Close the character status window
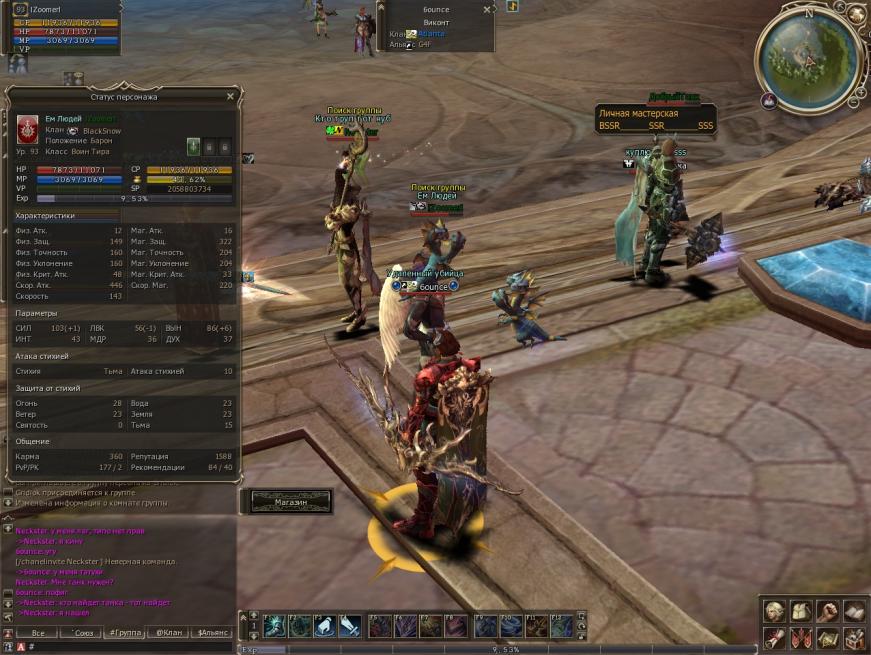871x655 pixels. pyautogui.click(x=230, y=97)
